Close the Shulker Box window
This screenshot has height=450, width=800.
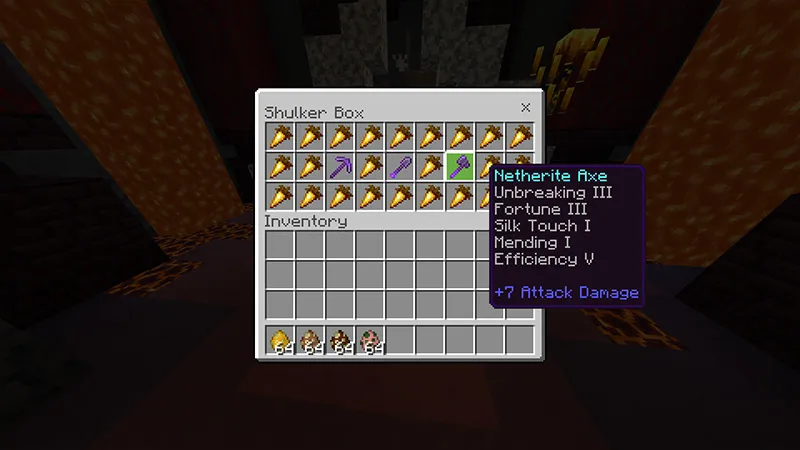(525, 108)
